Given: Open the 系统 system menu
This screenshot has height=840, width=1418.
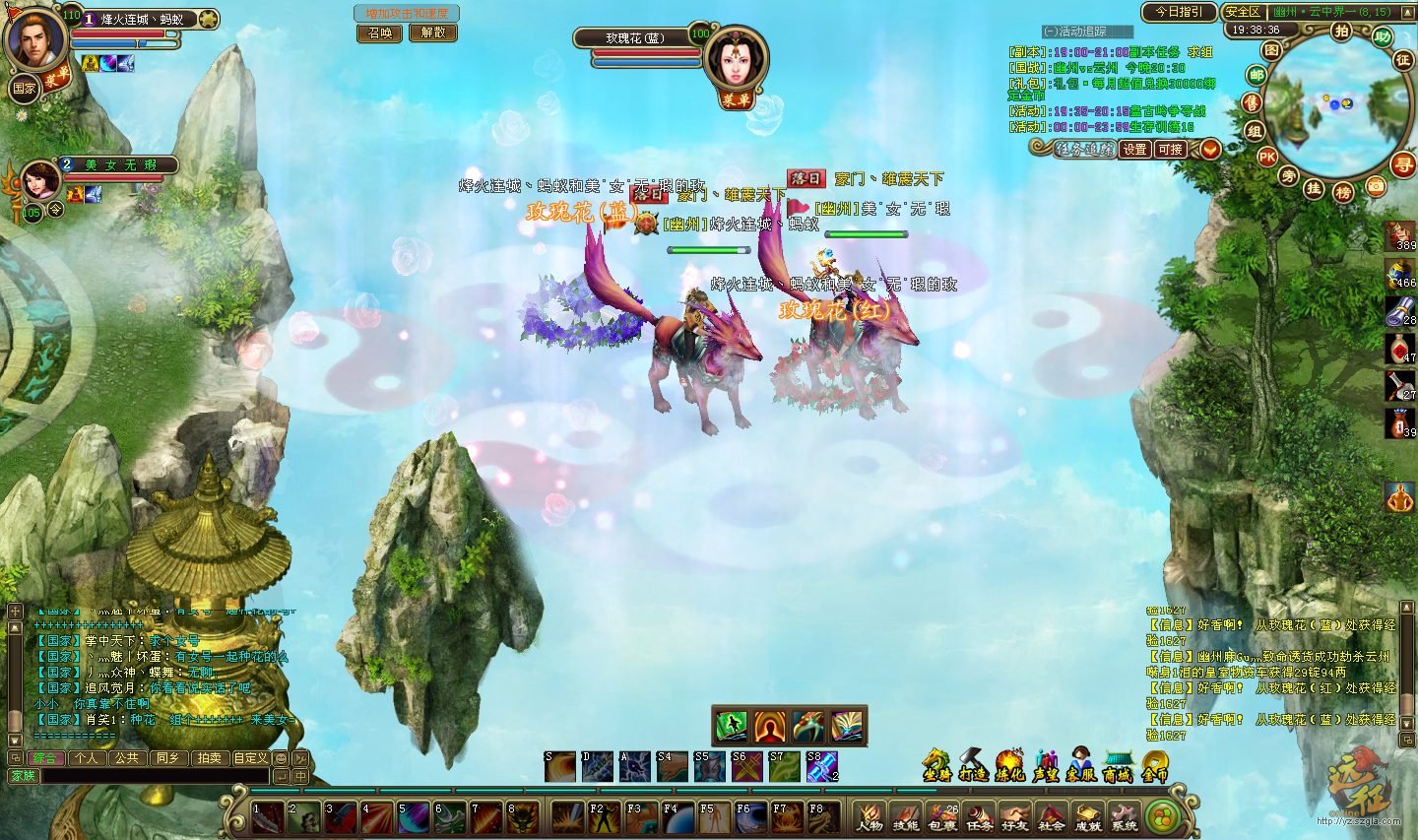Looking at the screenshot, I should [1124, 818].
